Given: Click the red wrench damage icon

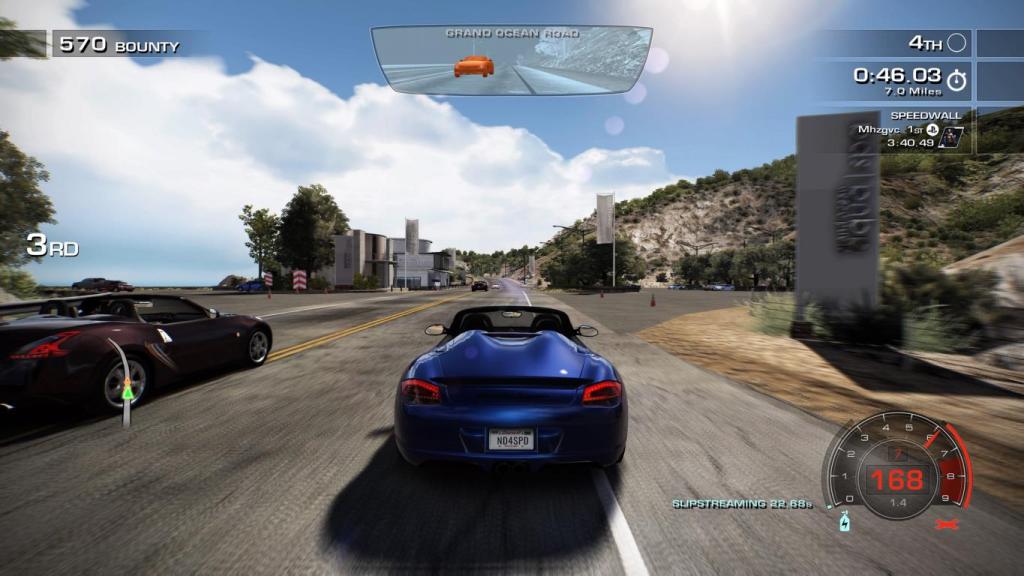Looking at the screenshot, I should click(x=945, y=522).
